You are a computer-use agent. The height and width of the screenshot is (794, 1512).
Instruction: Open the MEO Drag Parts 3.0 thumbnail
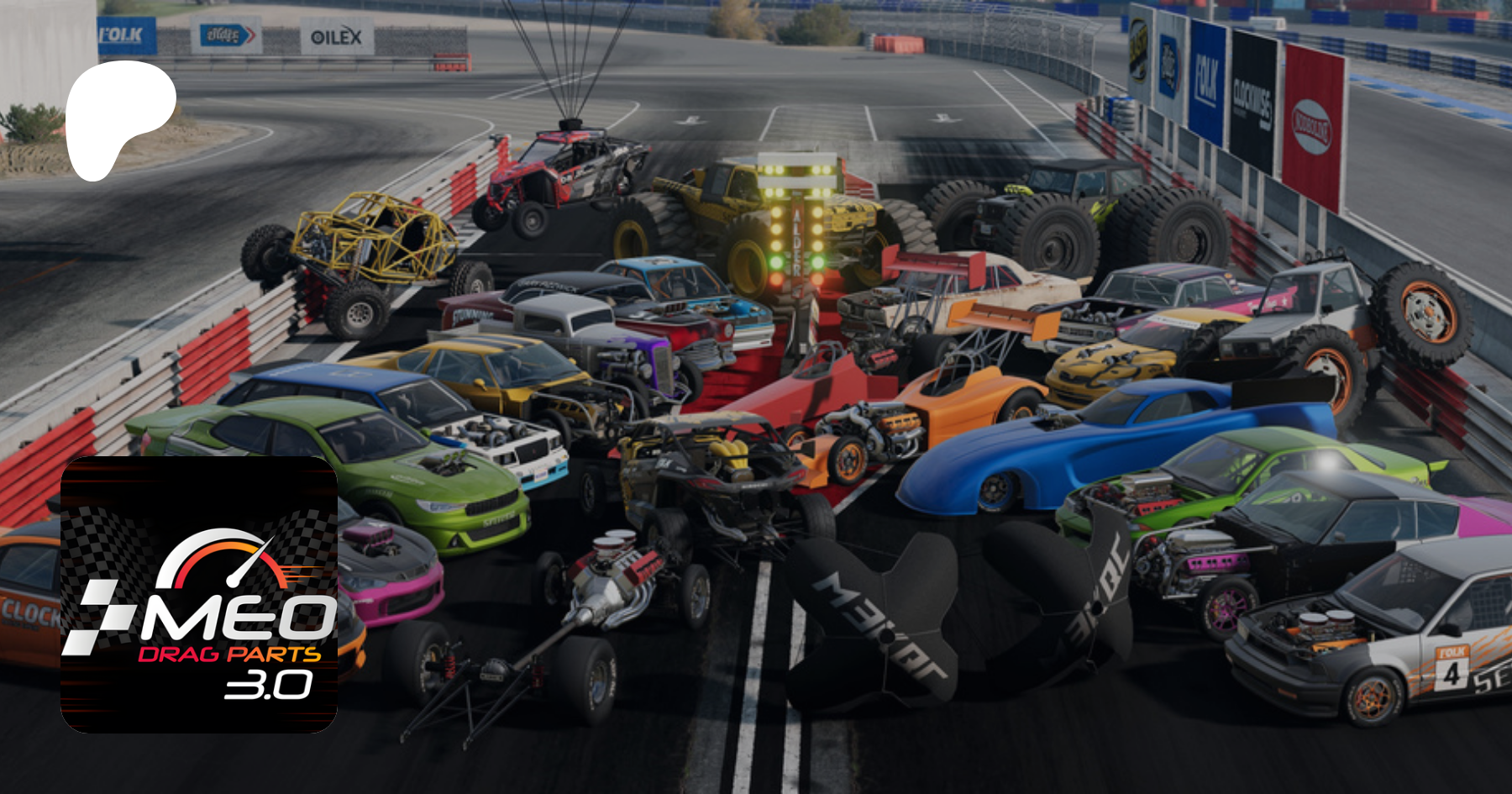point(199,594)
